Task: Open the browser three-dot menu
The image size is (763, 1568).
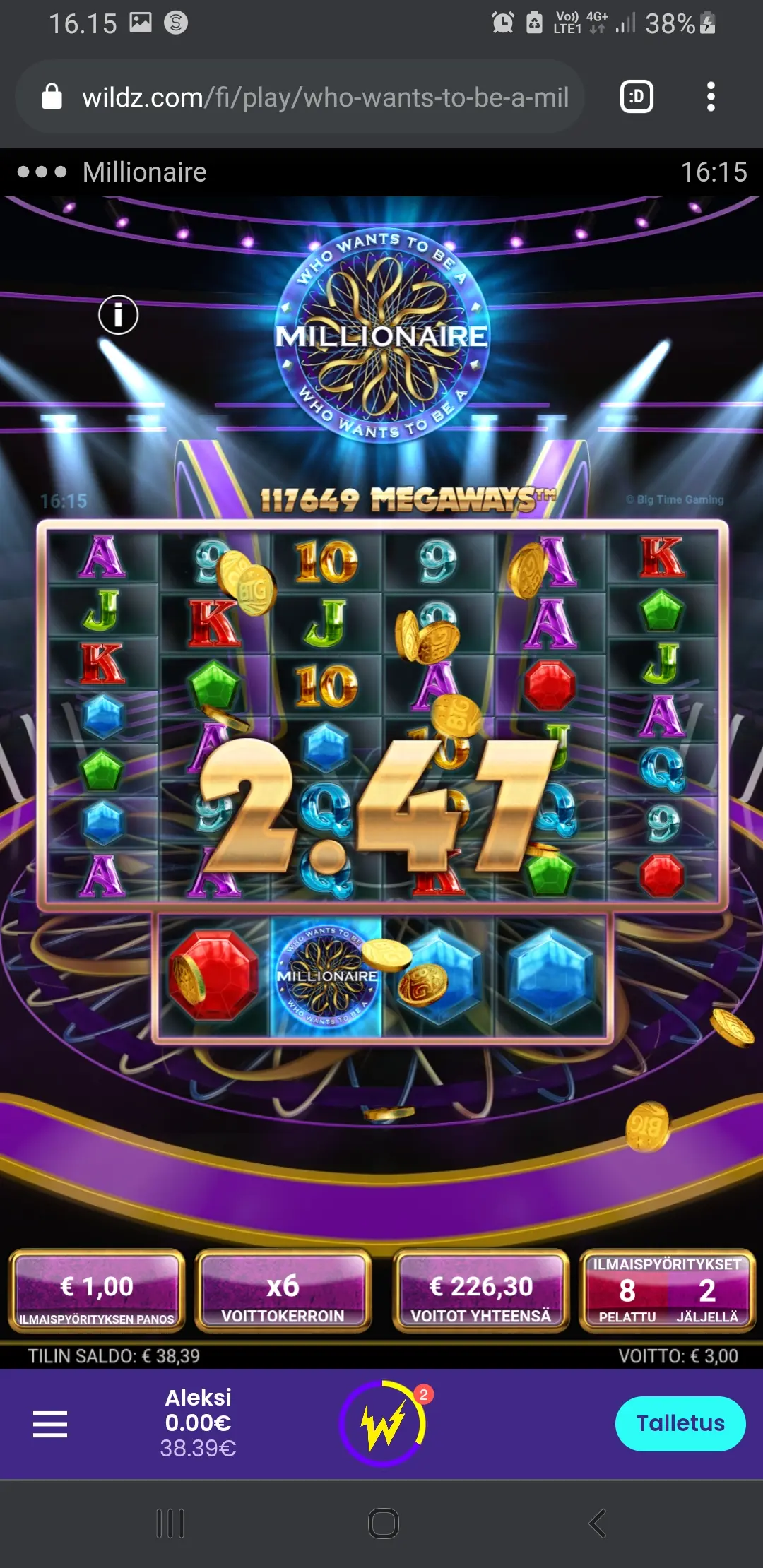Action: (x=711, y=97)
